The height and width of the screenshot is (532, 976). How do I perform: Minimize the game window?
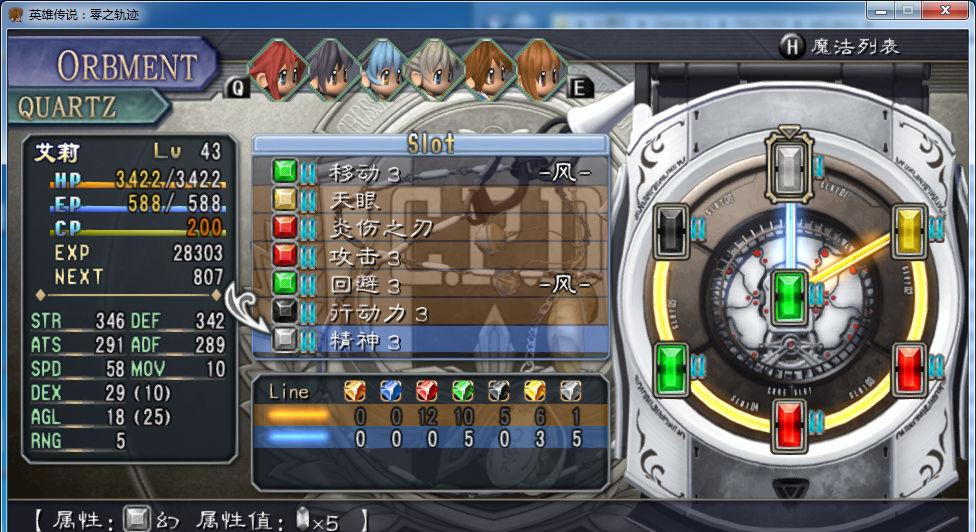(x=881, y=10)
